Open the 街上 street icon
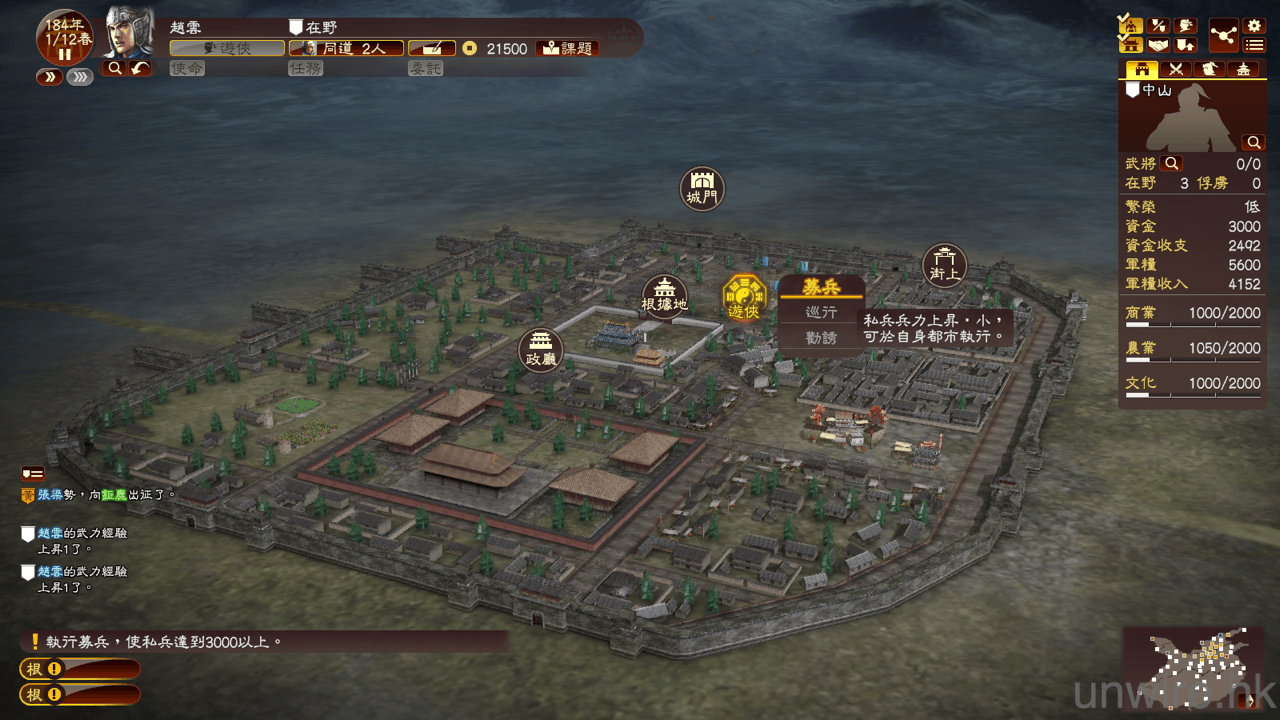 944,265
